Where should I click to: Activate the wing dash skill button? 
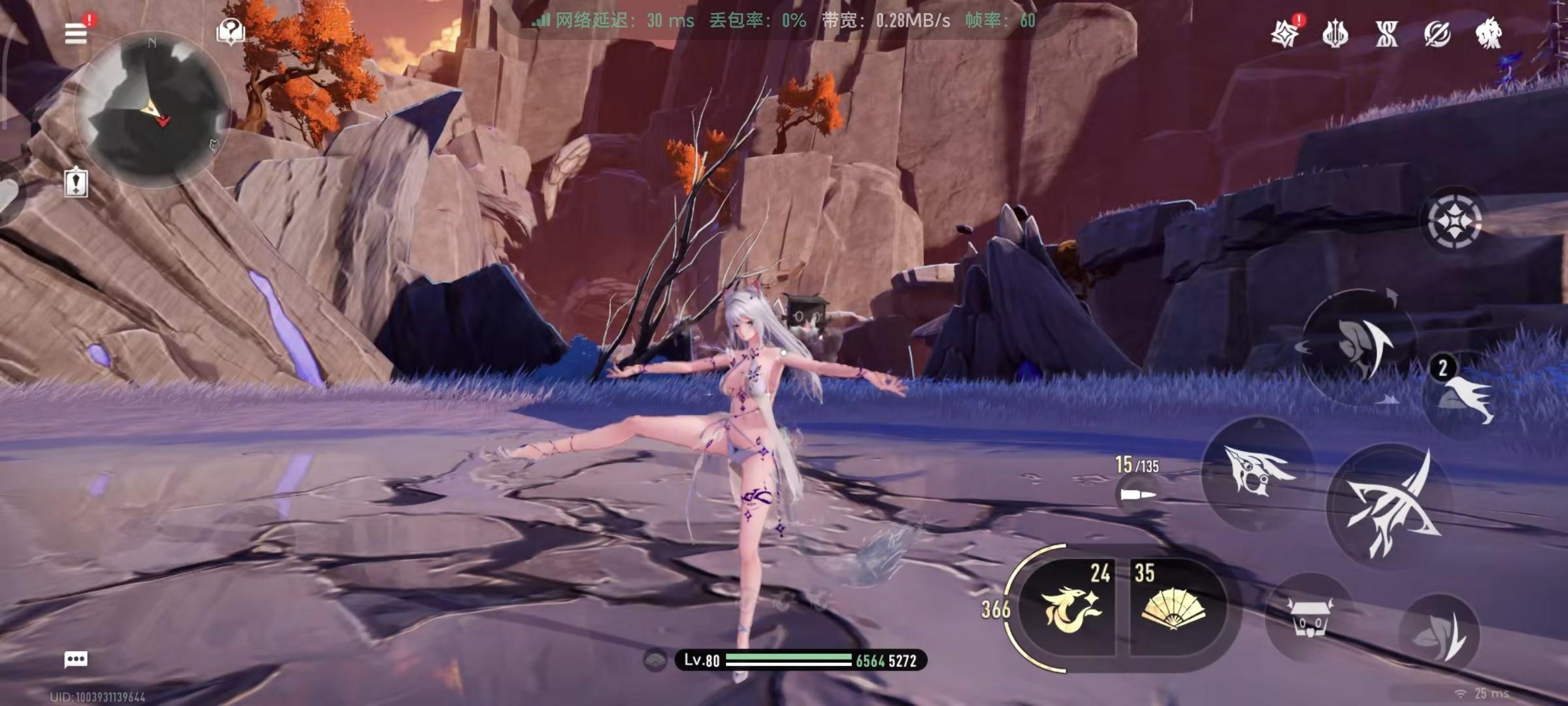[x=1362, y=346]
